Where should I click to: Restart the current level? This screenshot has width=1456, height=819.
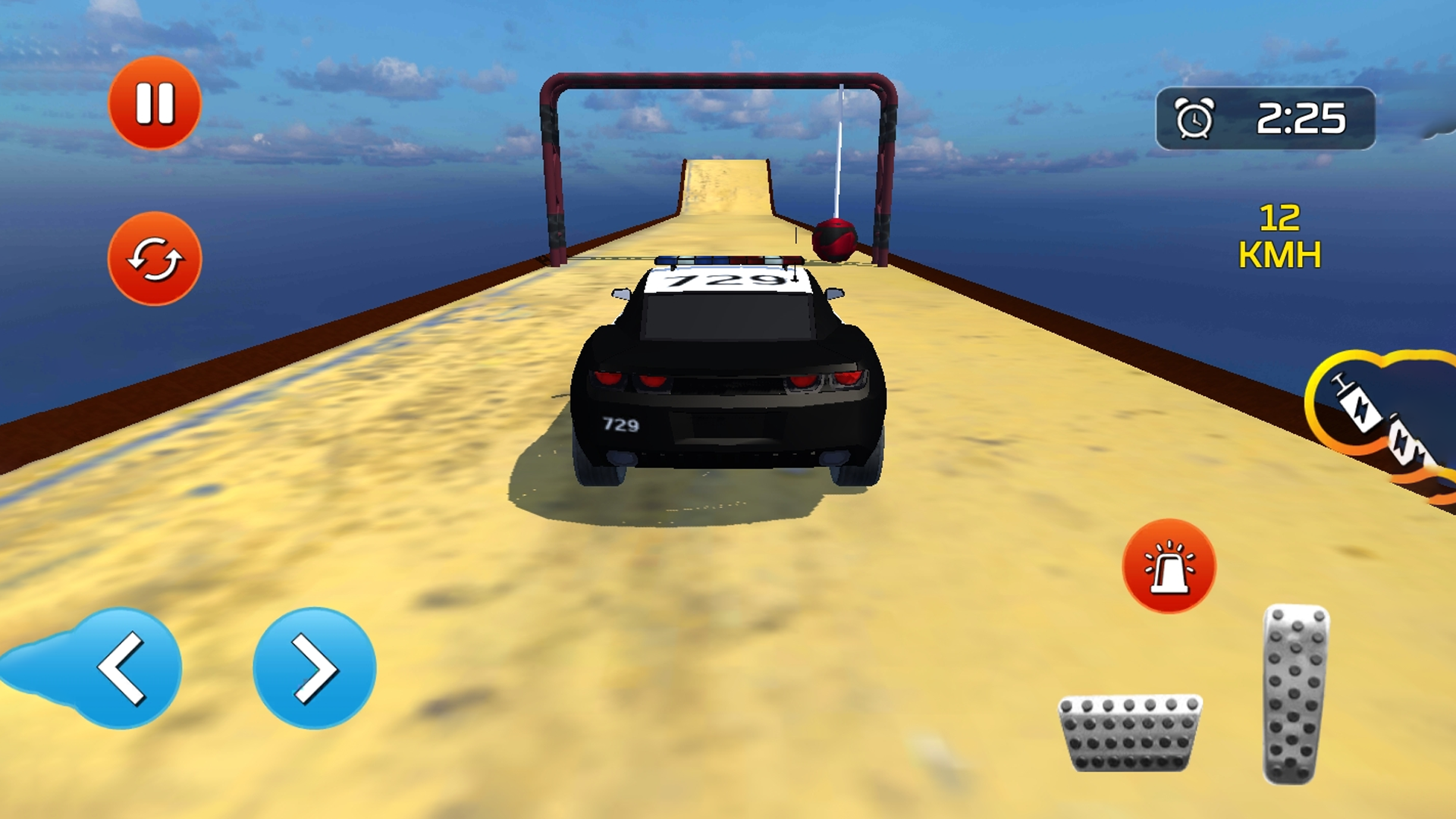click(x=154, y=259)
